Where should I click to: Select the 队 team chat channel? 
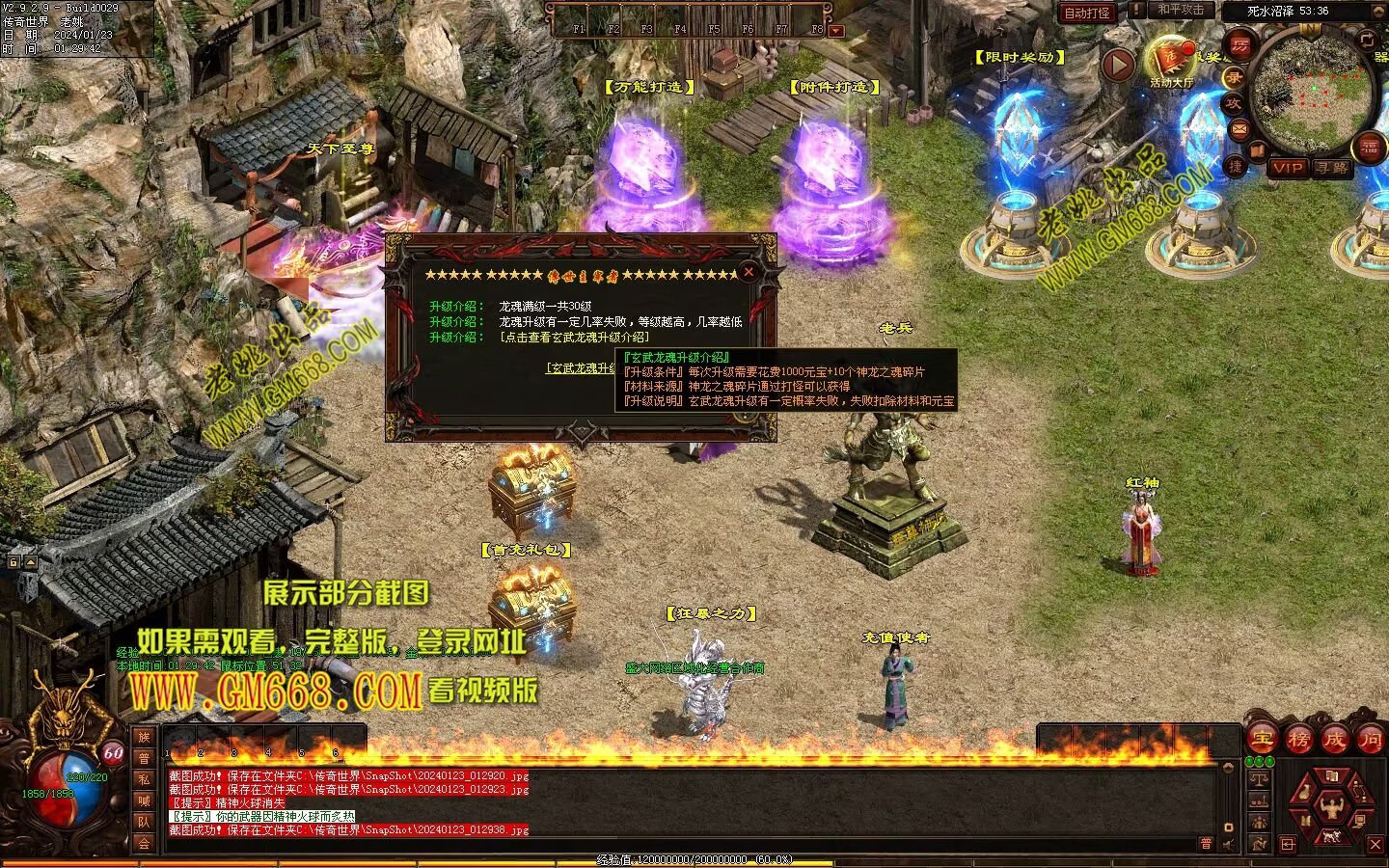pos(144,822)
